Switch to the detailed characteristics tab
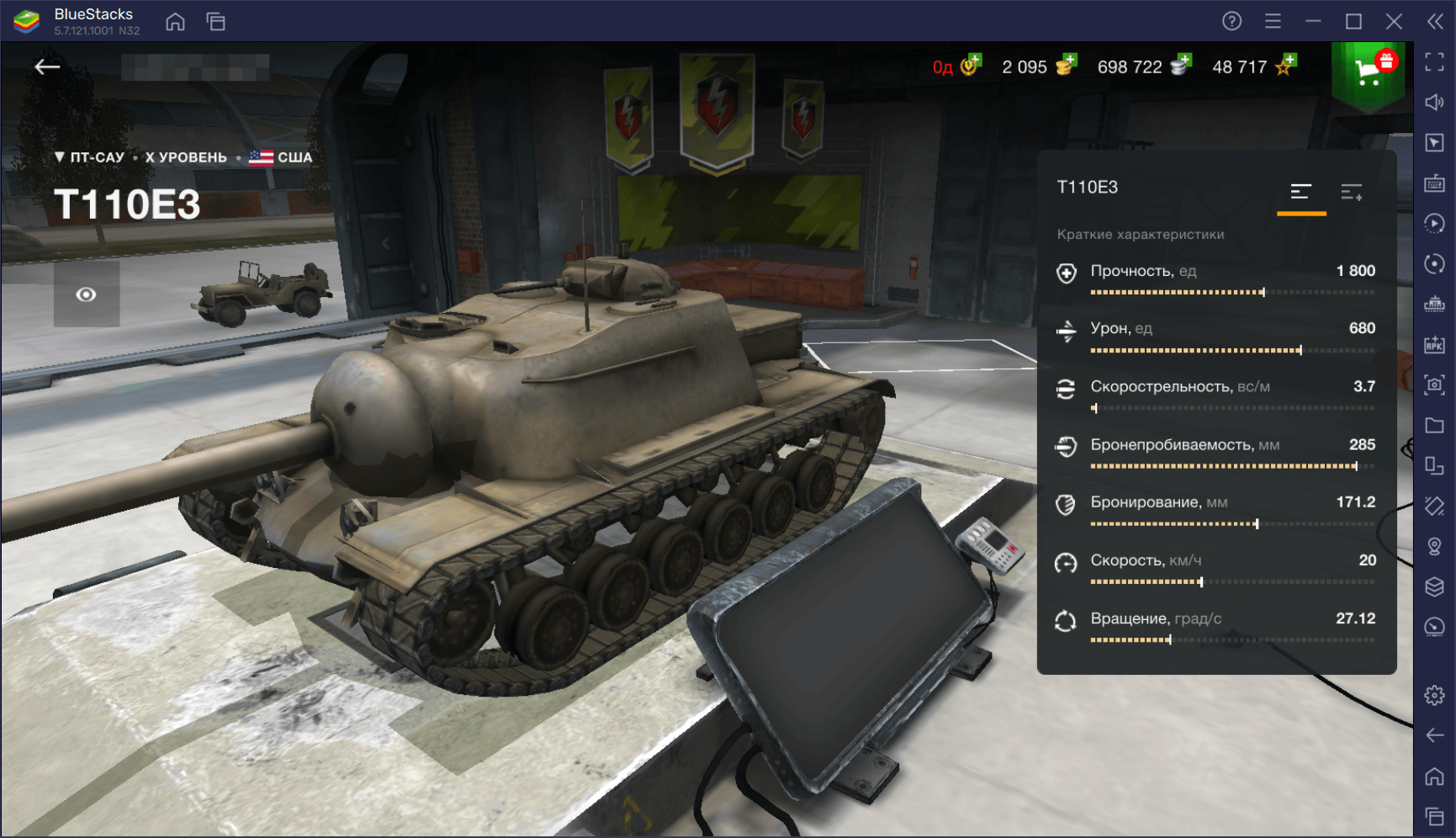1456x838 pixels. pyautogui.click(x=1351, y=193)
